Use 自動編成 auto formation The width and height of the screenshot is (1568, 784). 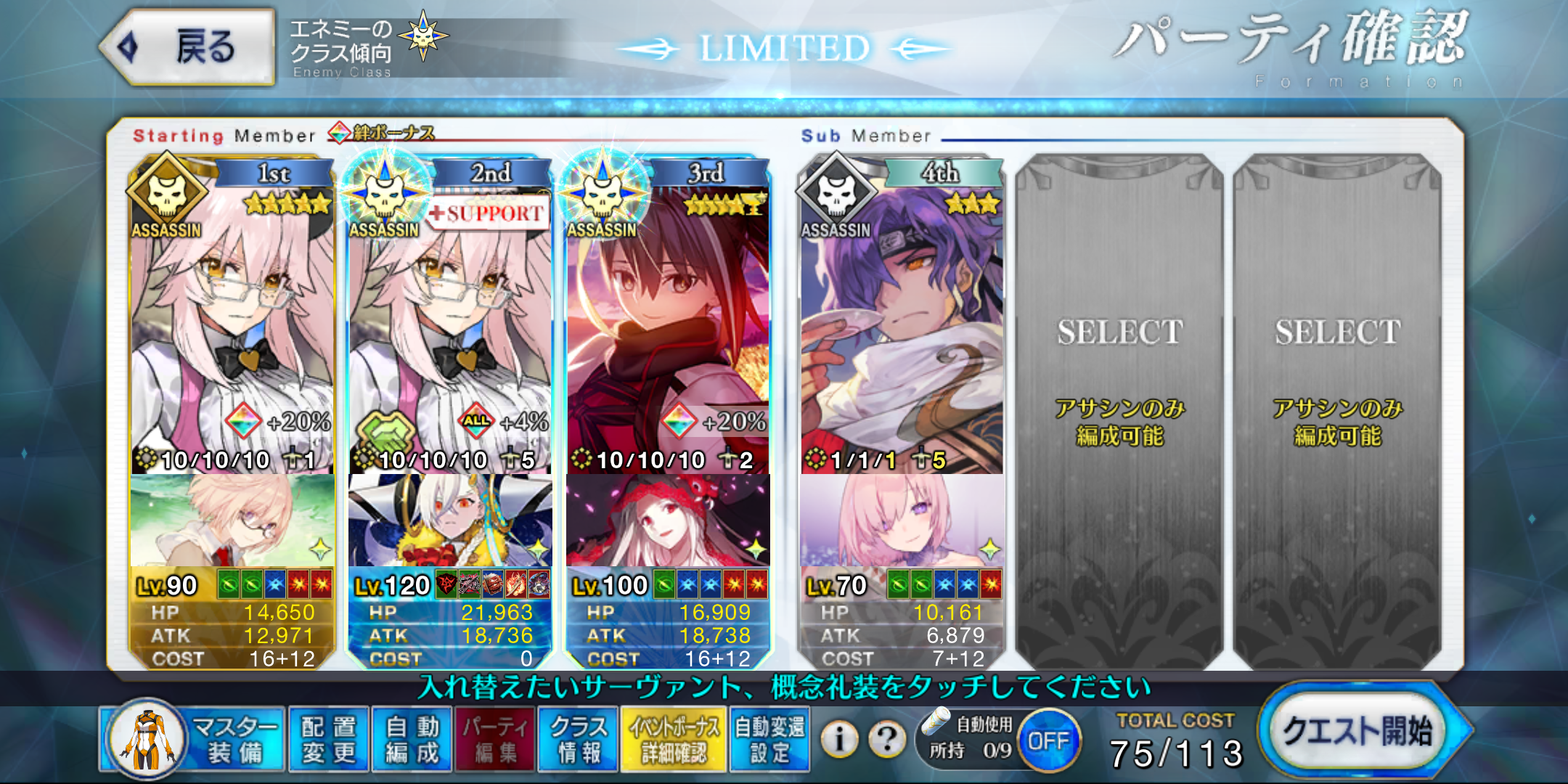[x=412, y=740]
